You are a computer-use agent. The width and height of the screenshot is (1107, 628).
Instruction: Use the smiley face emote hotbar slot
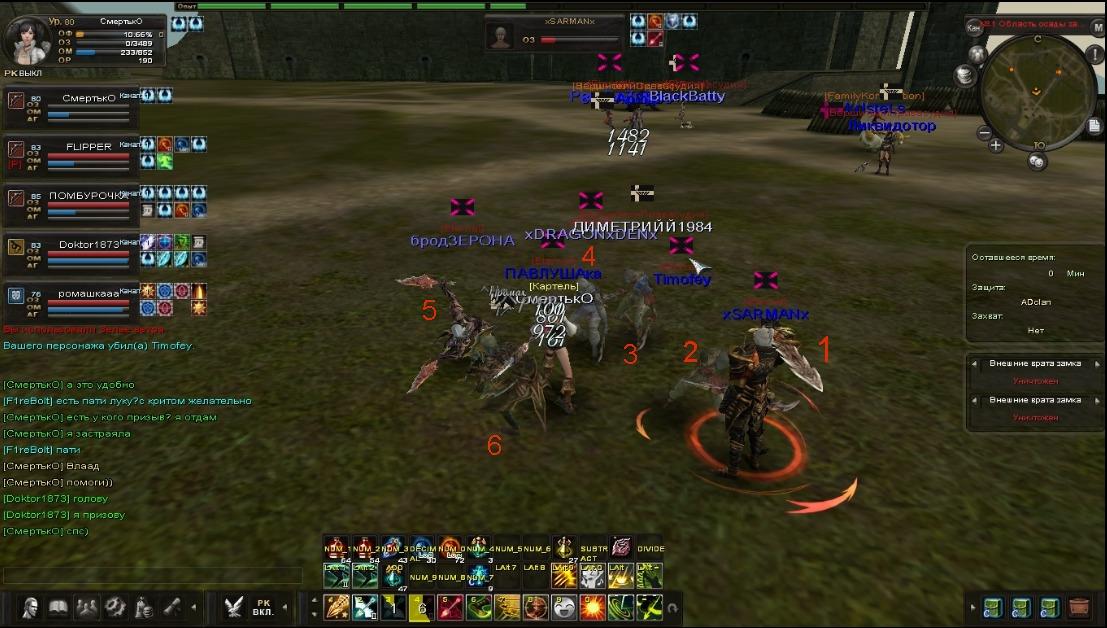pos(563,606)
